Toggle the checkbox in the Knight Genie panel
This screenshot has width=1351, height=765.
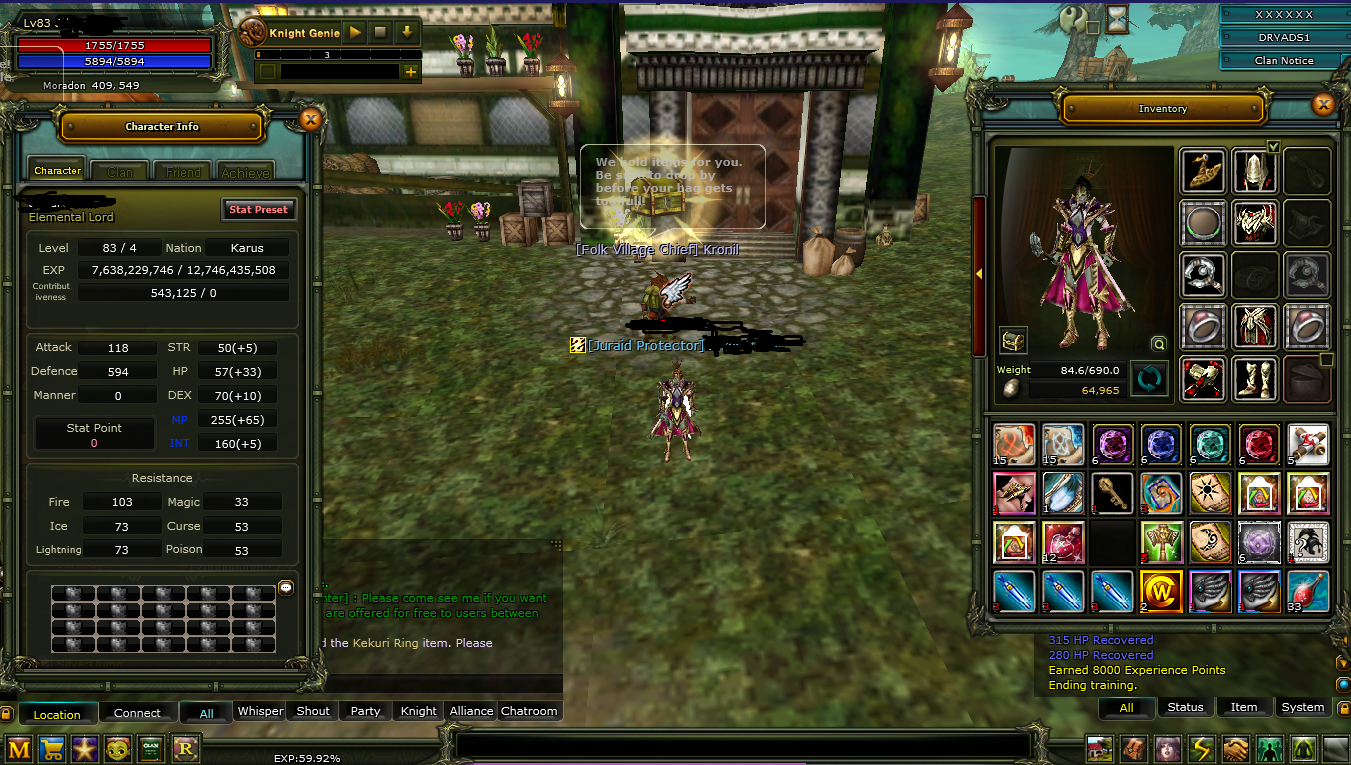[x=266, y=71]
